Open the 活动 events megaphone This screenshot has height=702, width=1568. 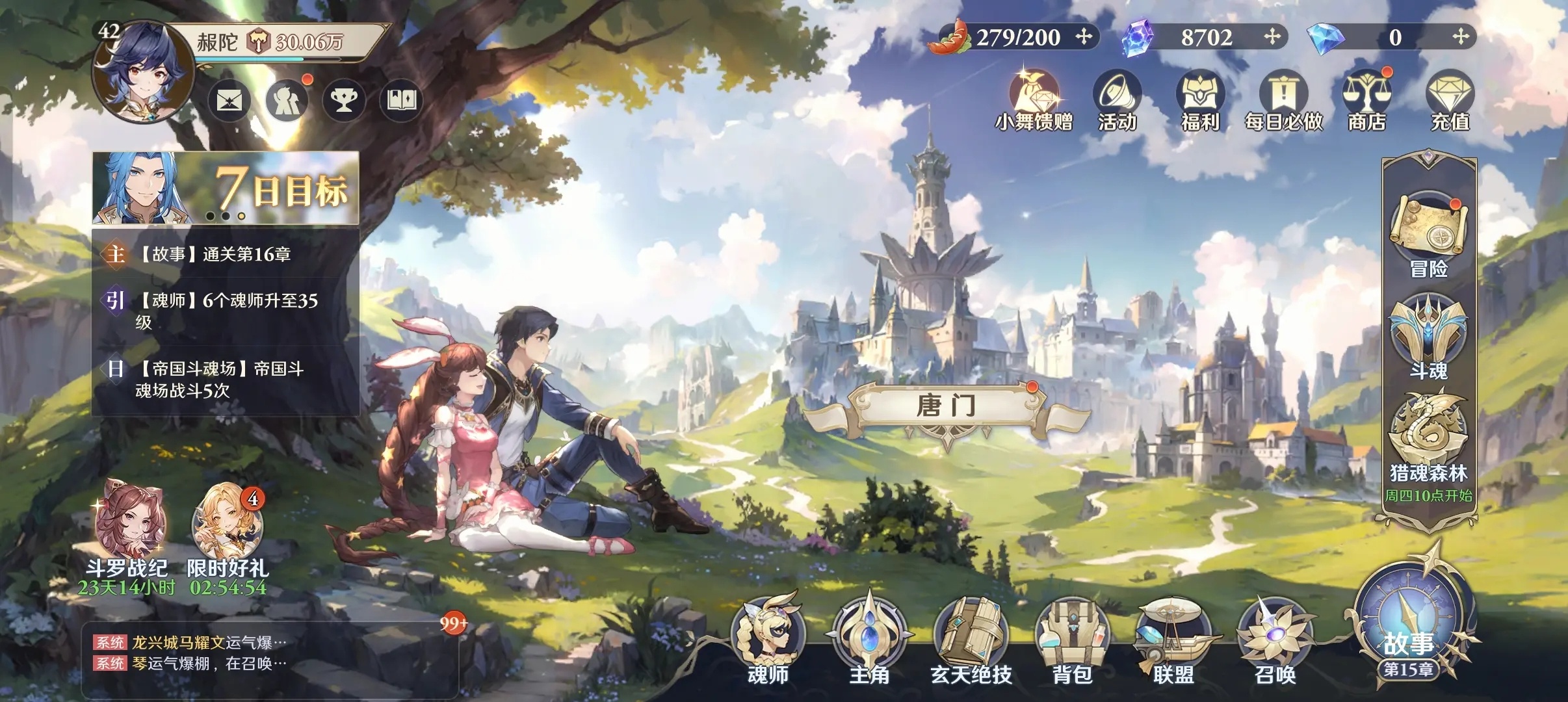tap(1117, 101)
